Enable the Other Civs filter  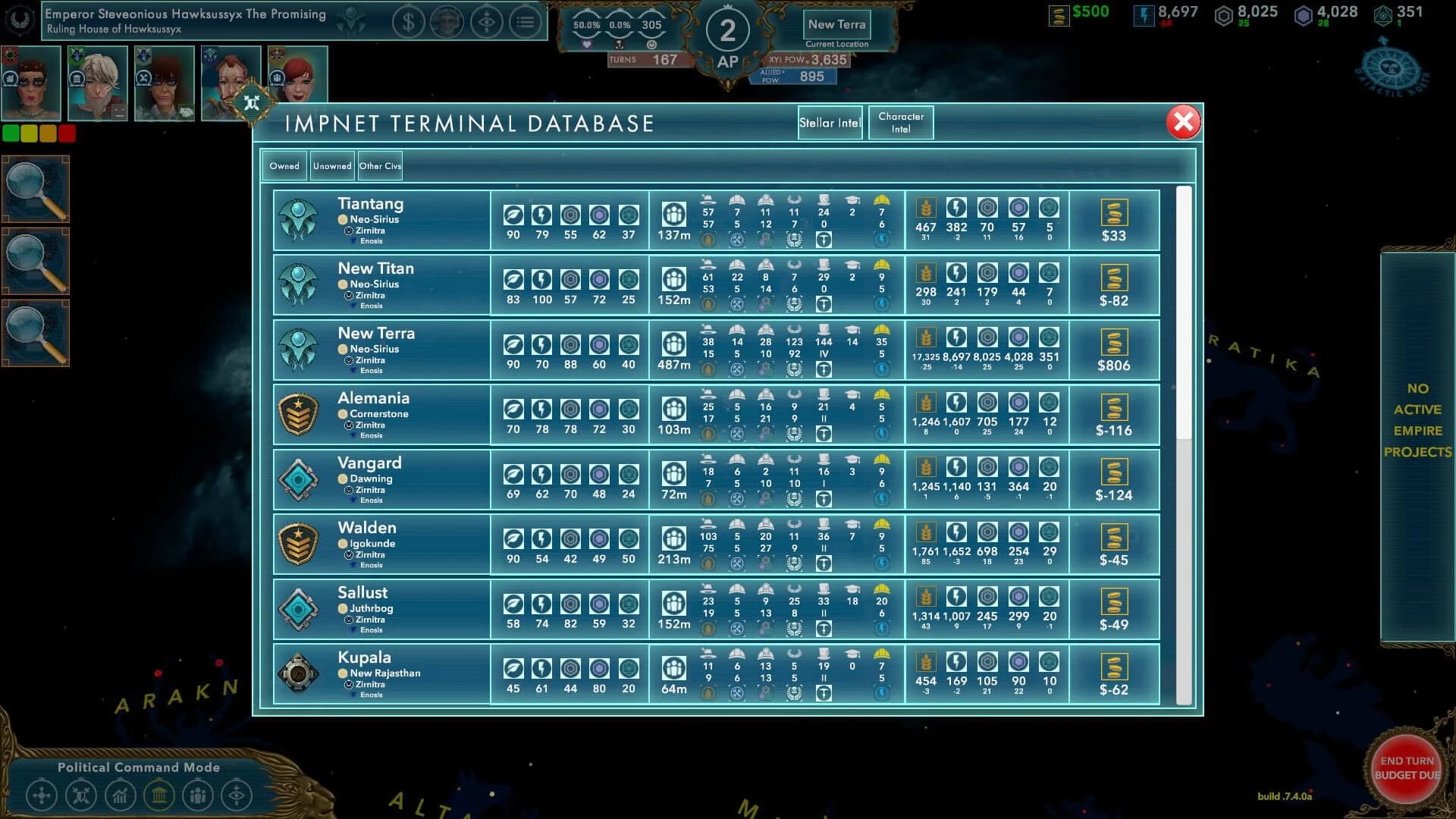[x=380, y=165]
